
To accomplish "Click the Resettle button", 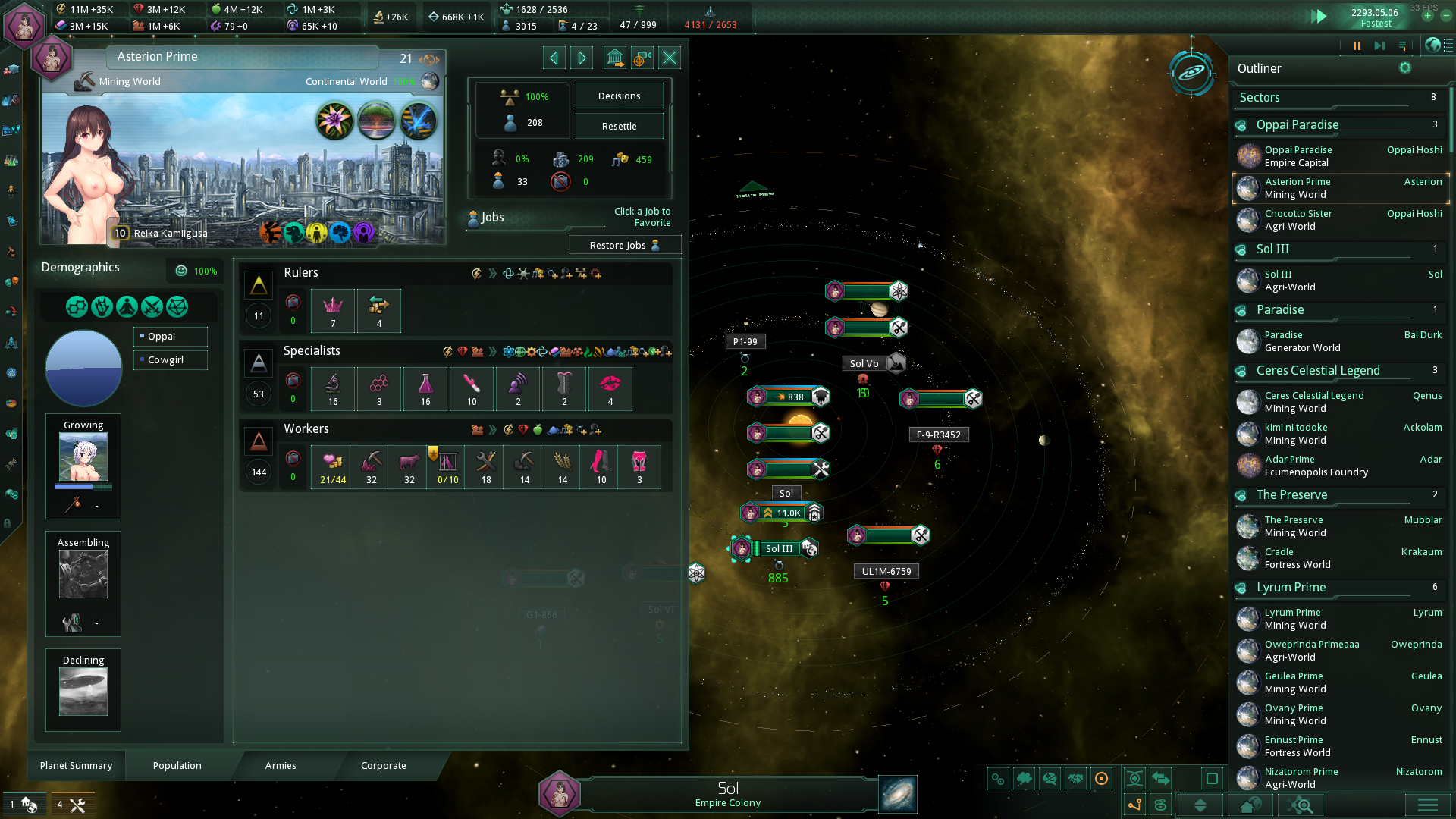I will 619,127.
